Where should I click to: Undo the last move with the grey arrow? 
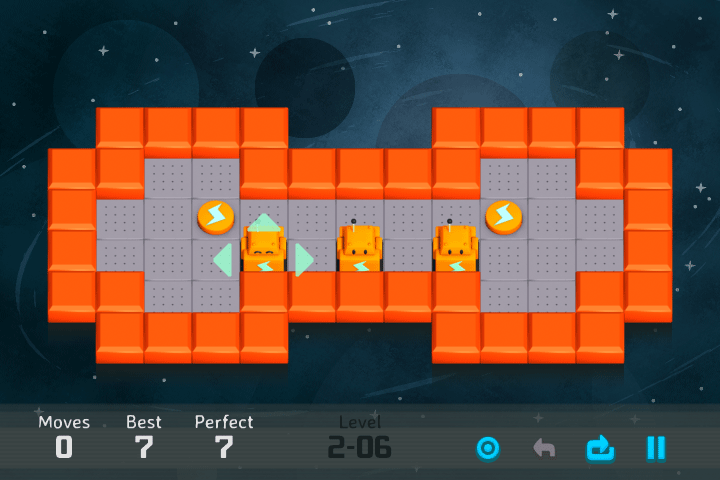pyautogui.click(x=544, y=448)
